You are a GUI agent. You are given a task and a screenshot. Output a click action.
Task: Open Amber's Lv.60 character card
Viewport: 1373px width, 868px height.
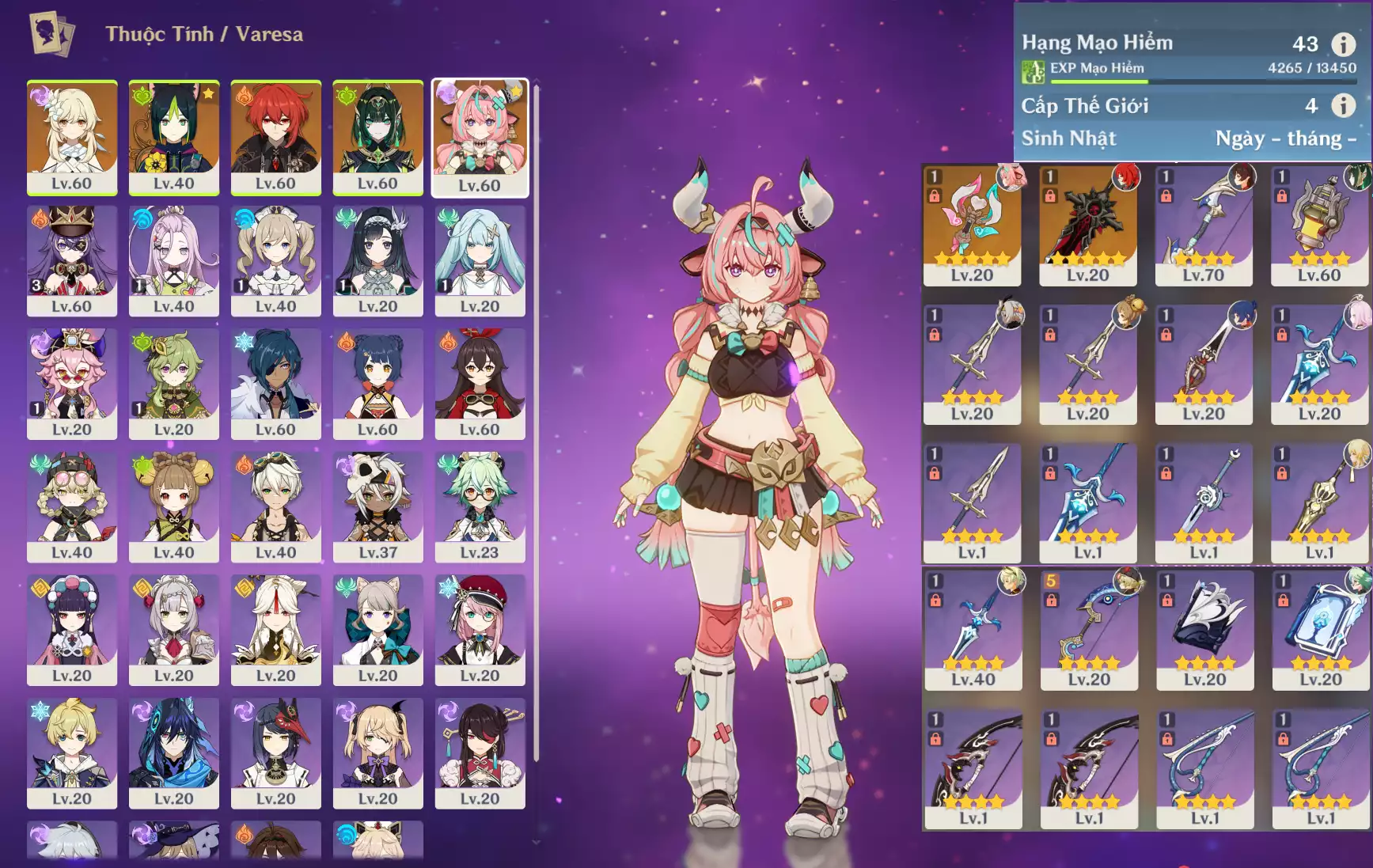480,384
